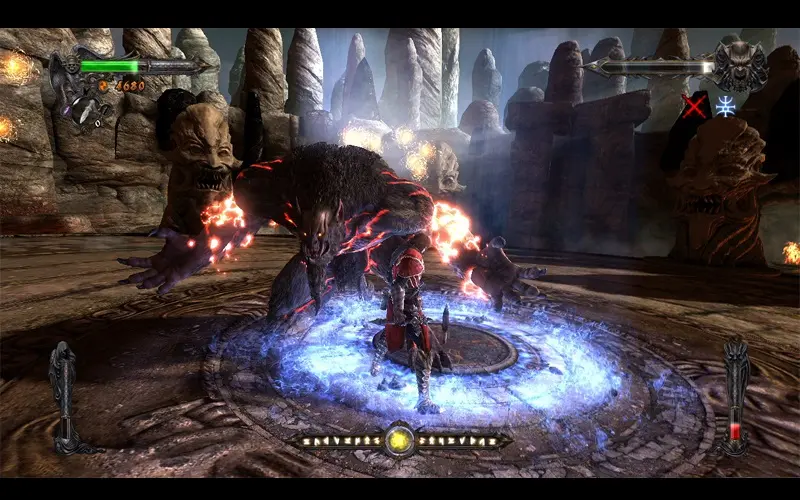This screenshot has width=800, height=500.
Task: Select the silver dagger sub-weapon slot
Action: 78,109
